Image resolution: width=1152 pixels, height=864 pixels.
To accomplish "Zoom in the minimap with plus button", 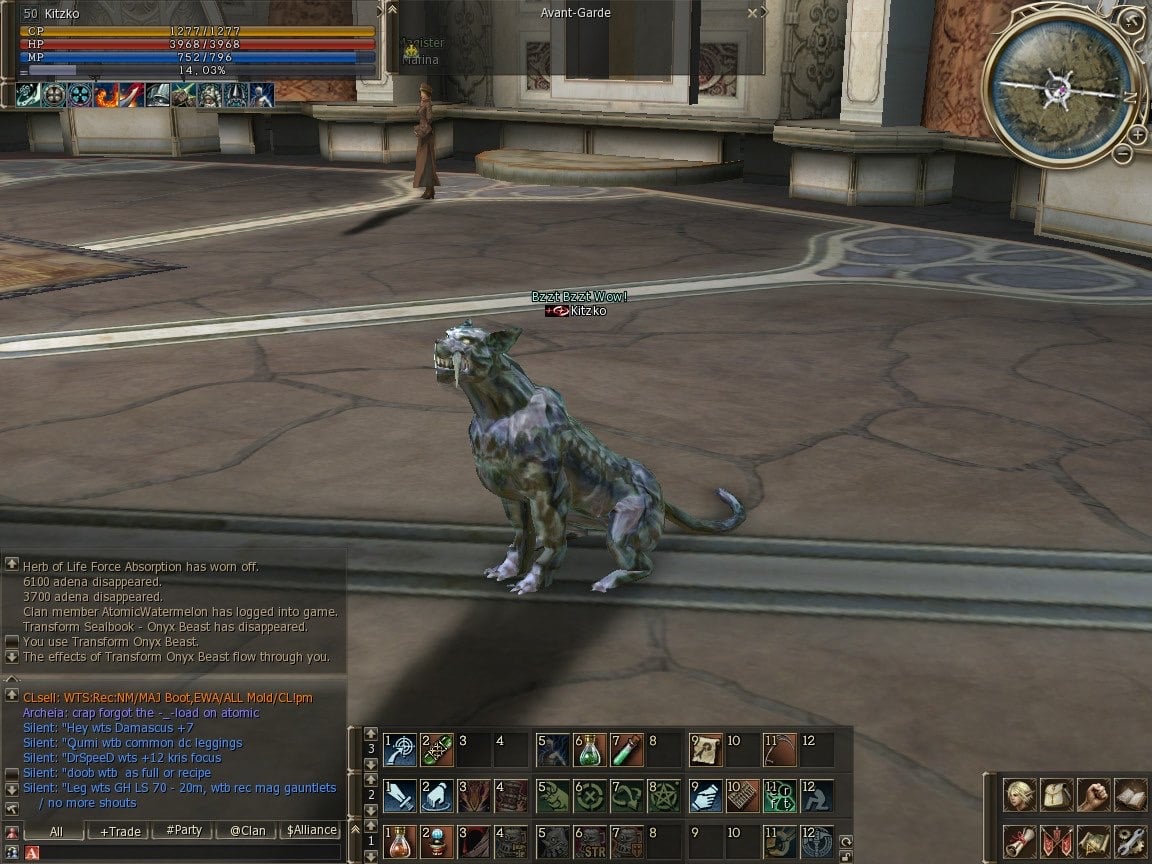I will point(1137,135).
